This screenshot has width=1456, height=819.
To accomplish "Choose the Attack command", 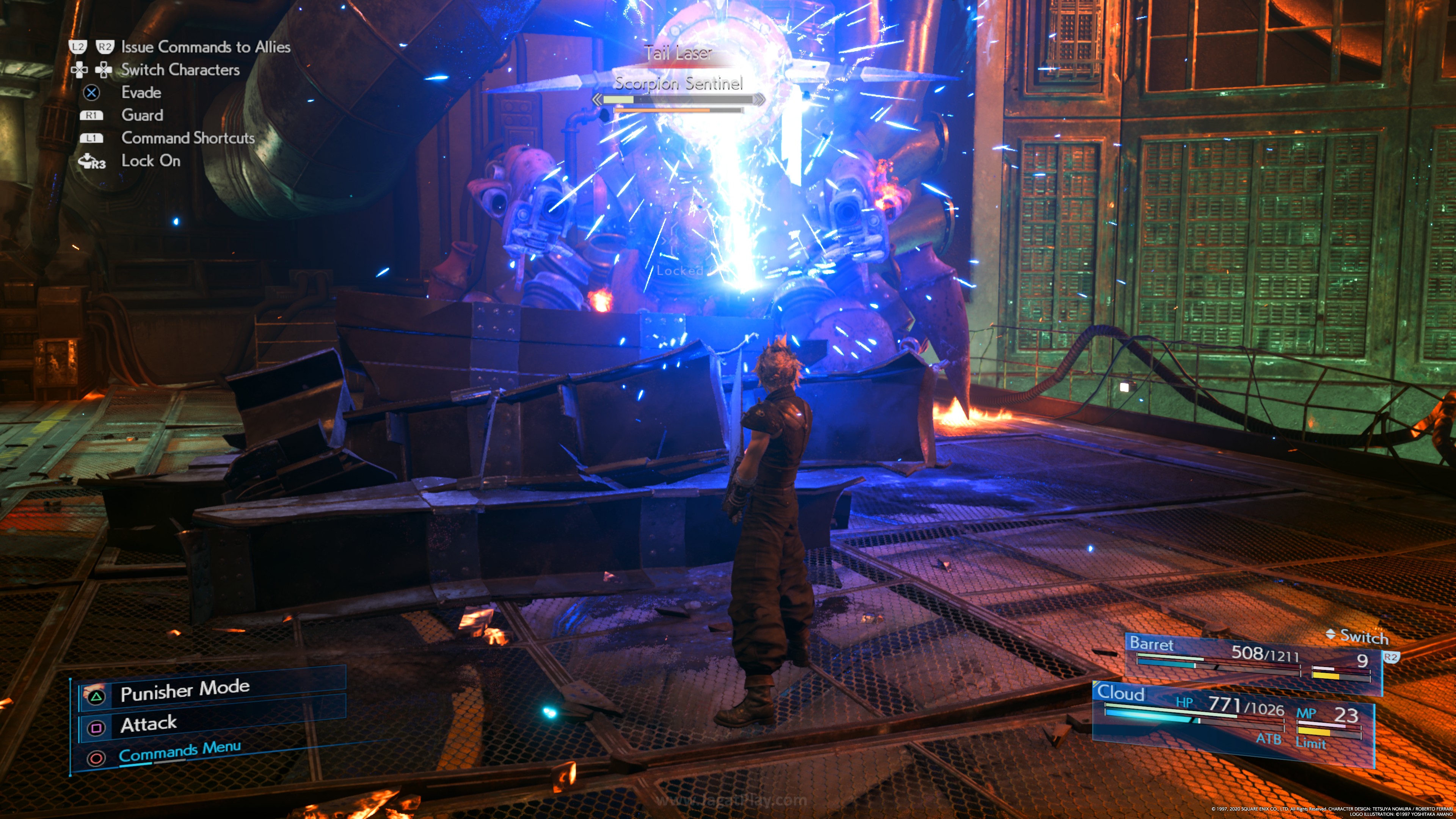I will tap(149, 724).
